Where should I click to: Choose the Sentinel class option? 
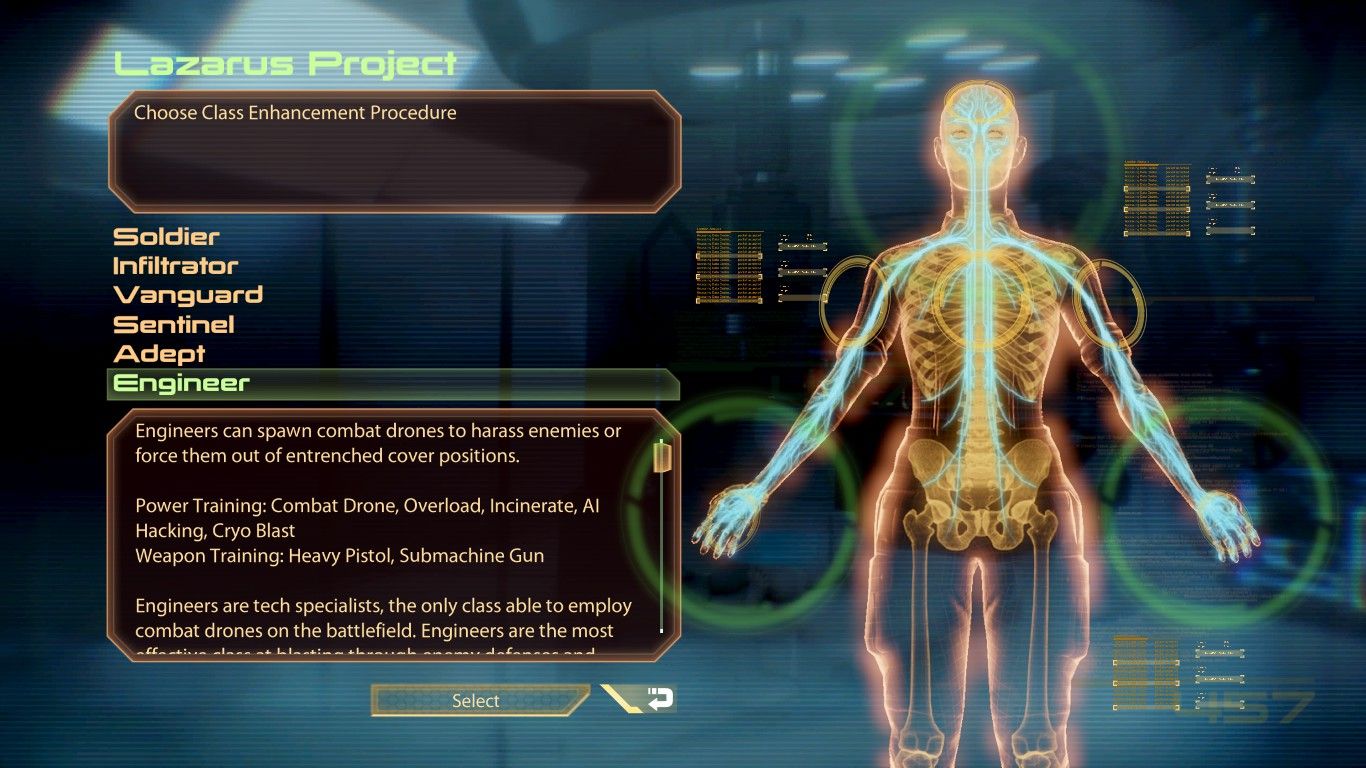174,324
